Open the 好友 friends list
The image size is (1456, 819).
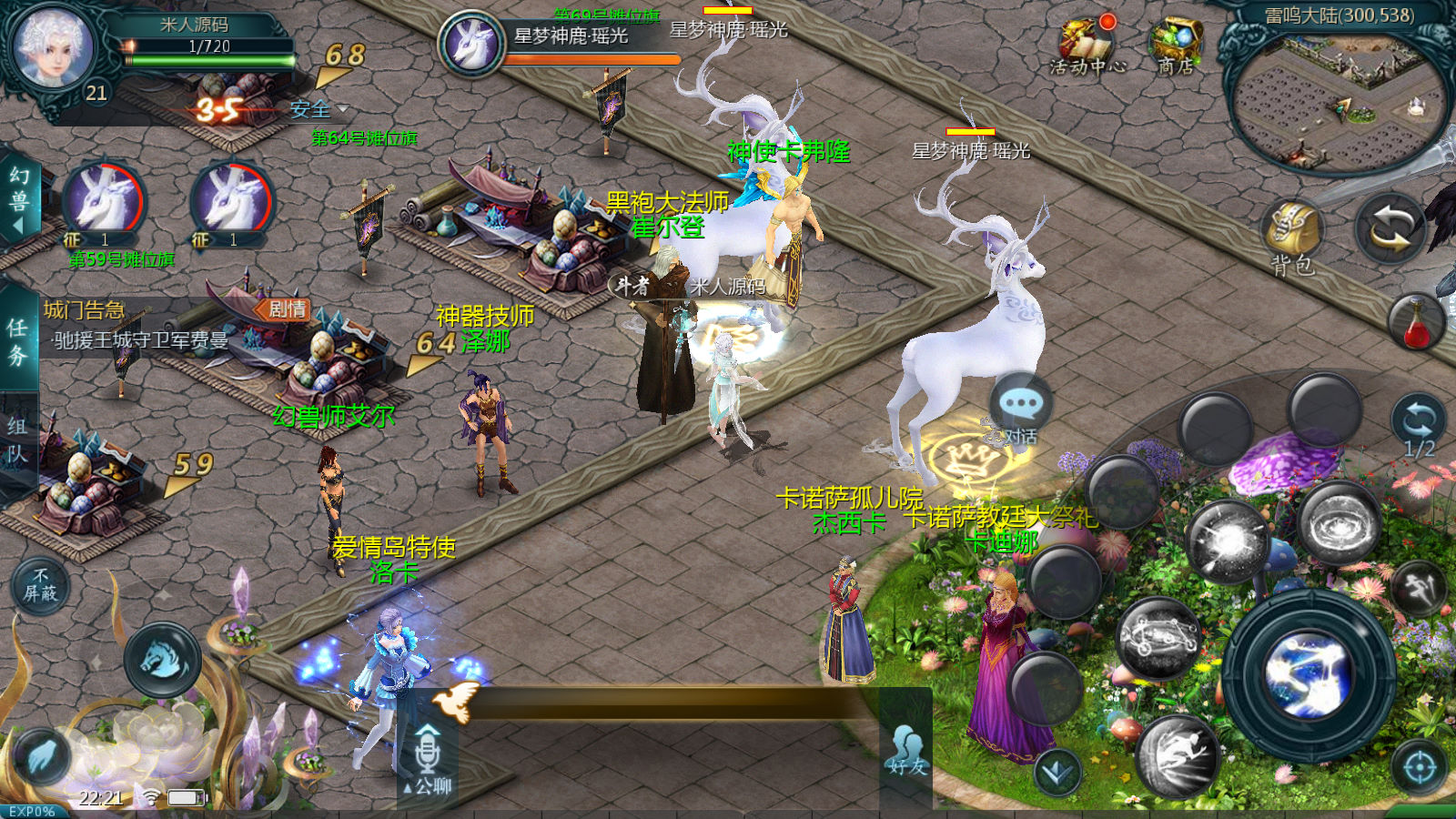[x=906, y=752]
